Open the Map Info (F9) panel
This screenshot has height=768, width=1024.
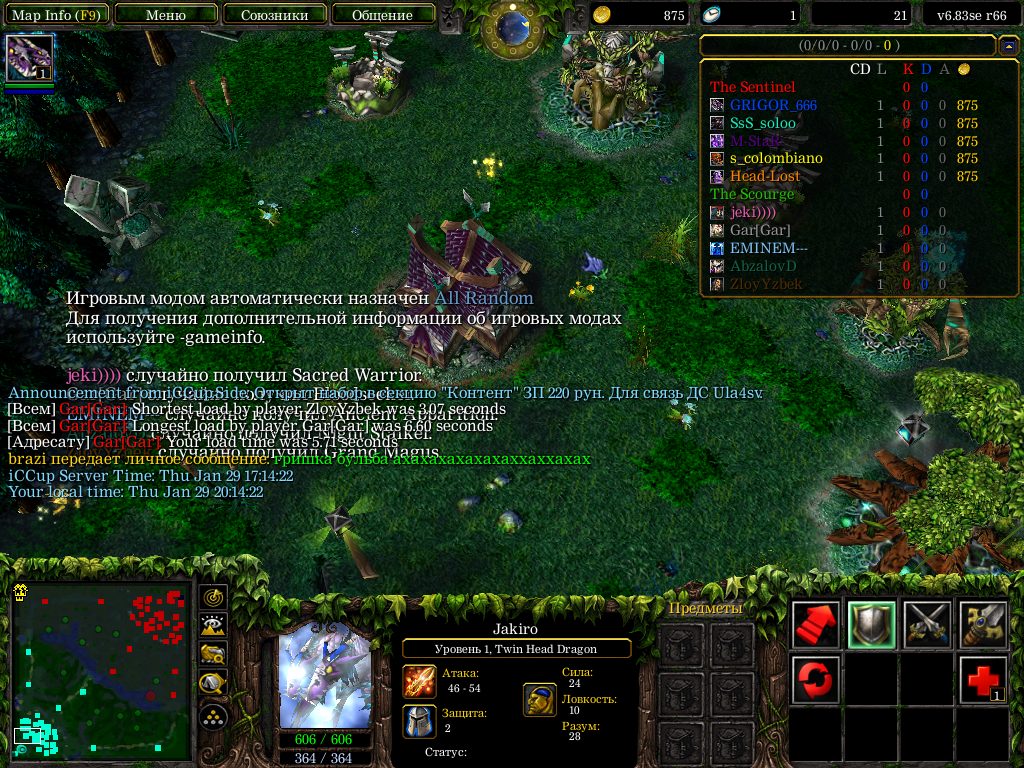click(x=55, y=15)
